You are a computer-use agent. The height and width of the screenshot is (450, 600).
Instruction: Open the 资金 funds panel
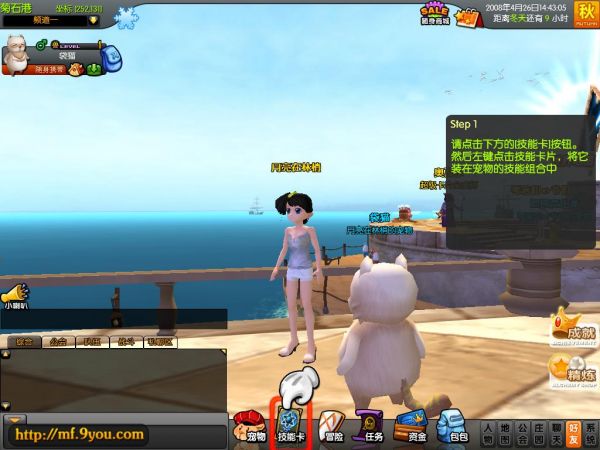(x=411, y=424)
